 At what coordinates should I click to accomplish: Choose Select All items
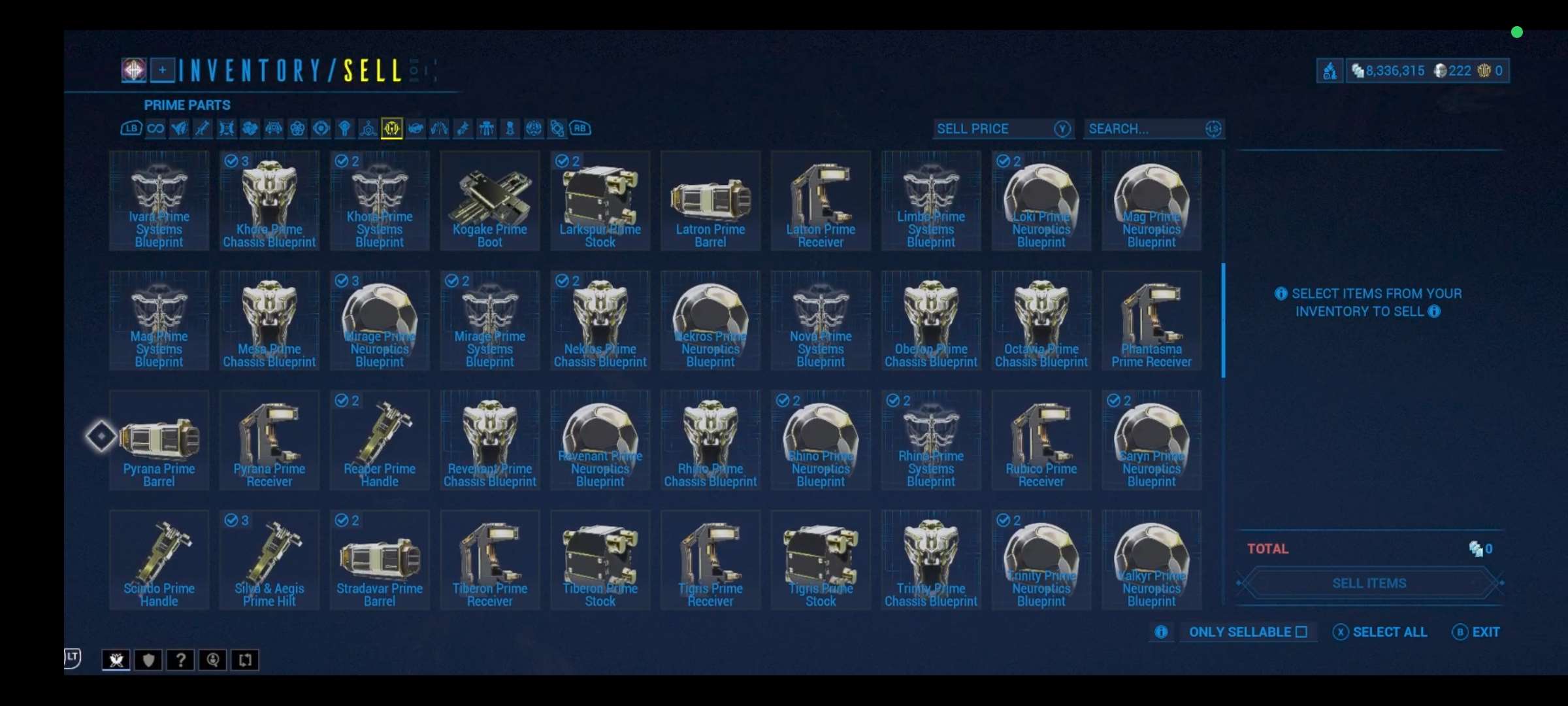1380,632
